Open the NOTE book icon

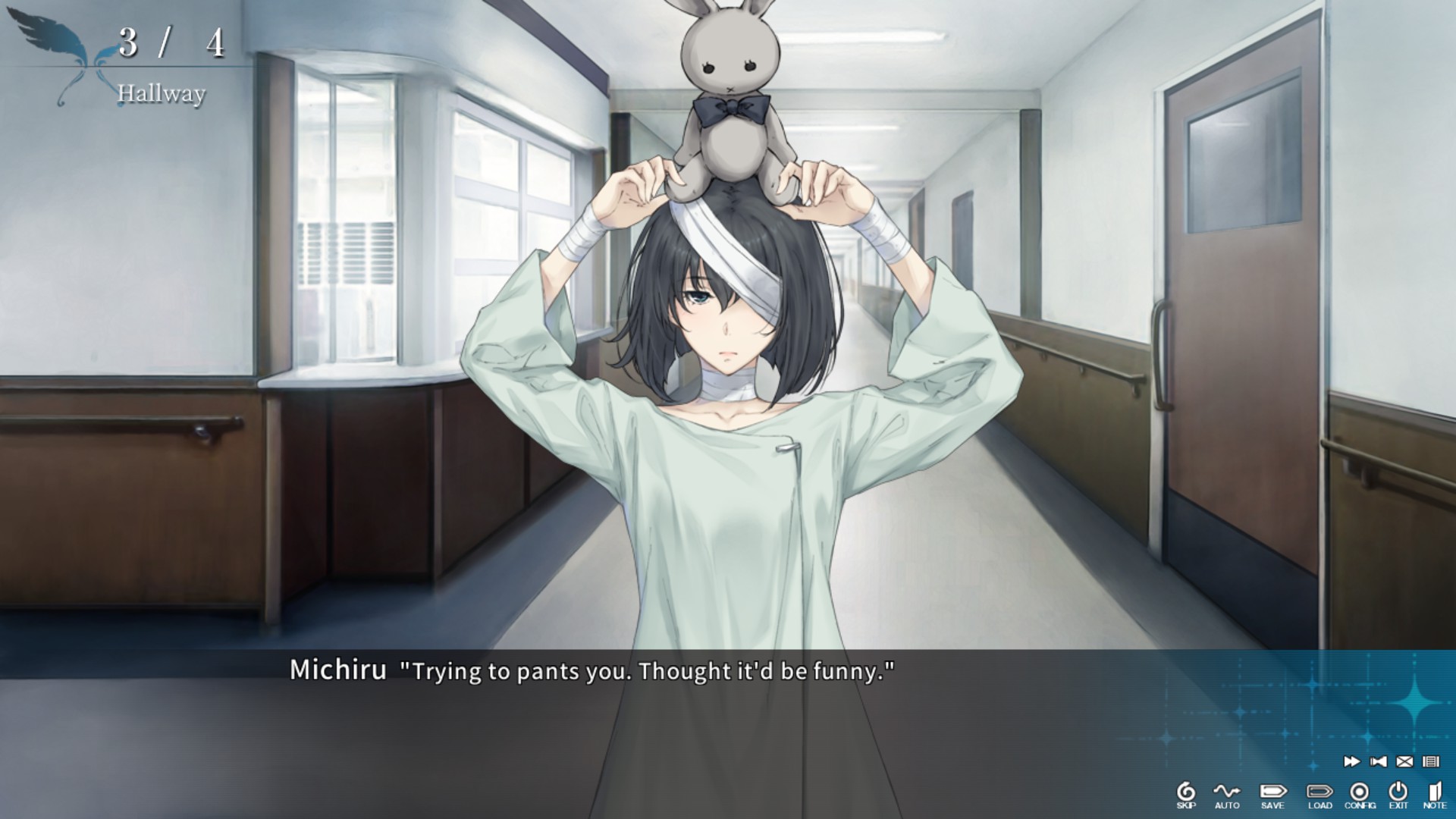pyautogui.click(x=1435, y=795)
